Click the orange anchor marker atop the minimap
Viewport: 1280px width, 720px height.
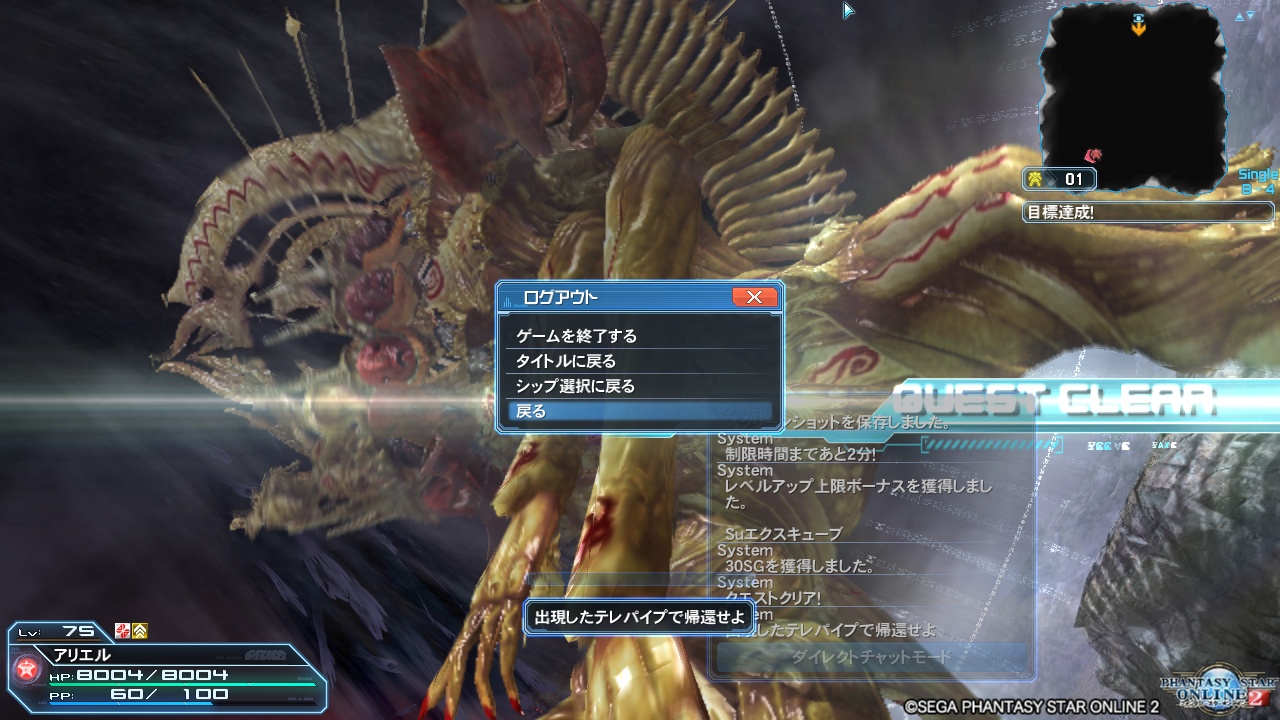[x=1139, y=28]
